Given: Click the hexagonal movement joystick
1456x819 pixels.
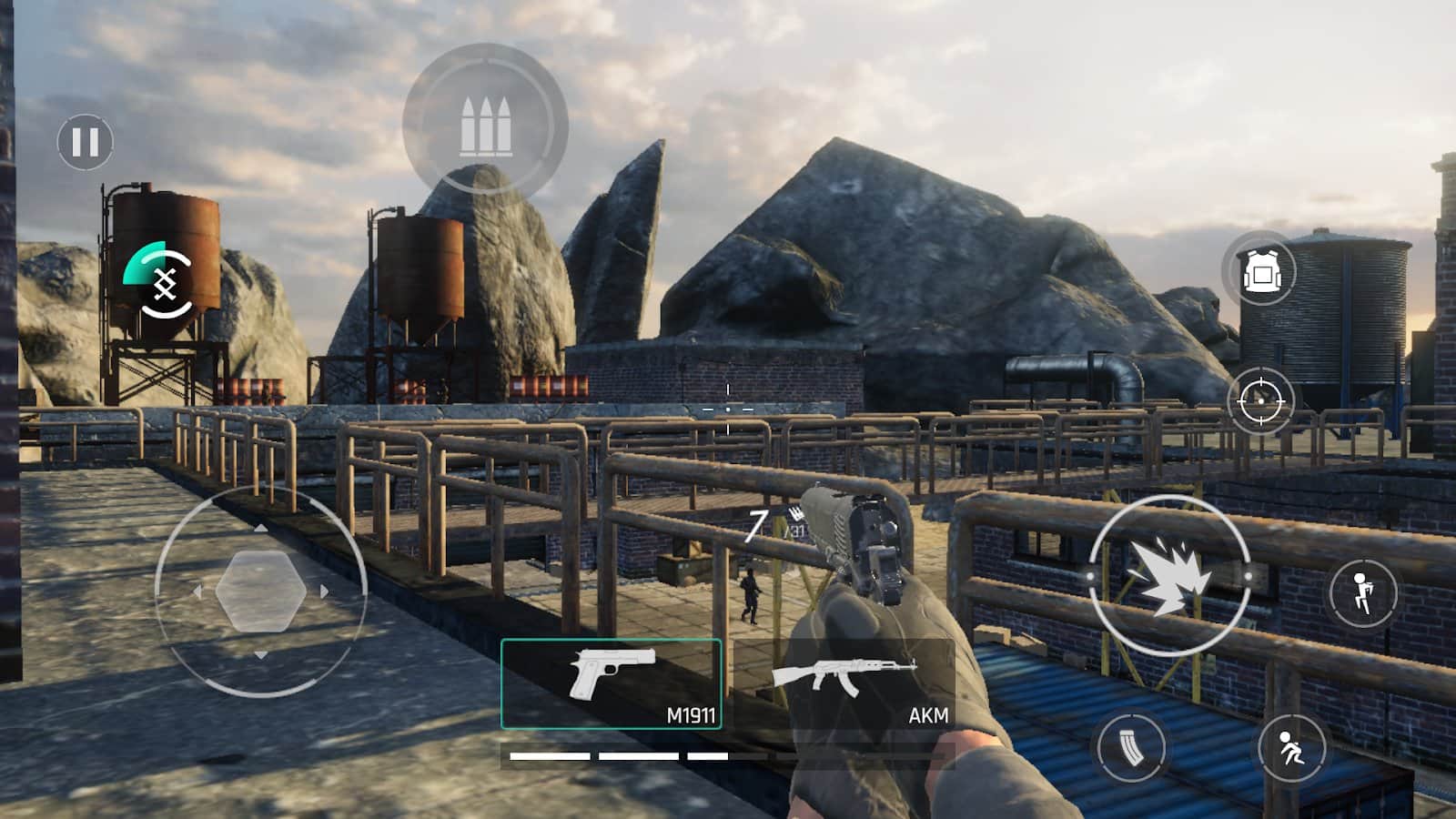Looking at the screenshot, I should pos(261,591).
